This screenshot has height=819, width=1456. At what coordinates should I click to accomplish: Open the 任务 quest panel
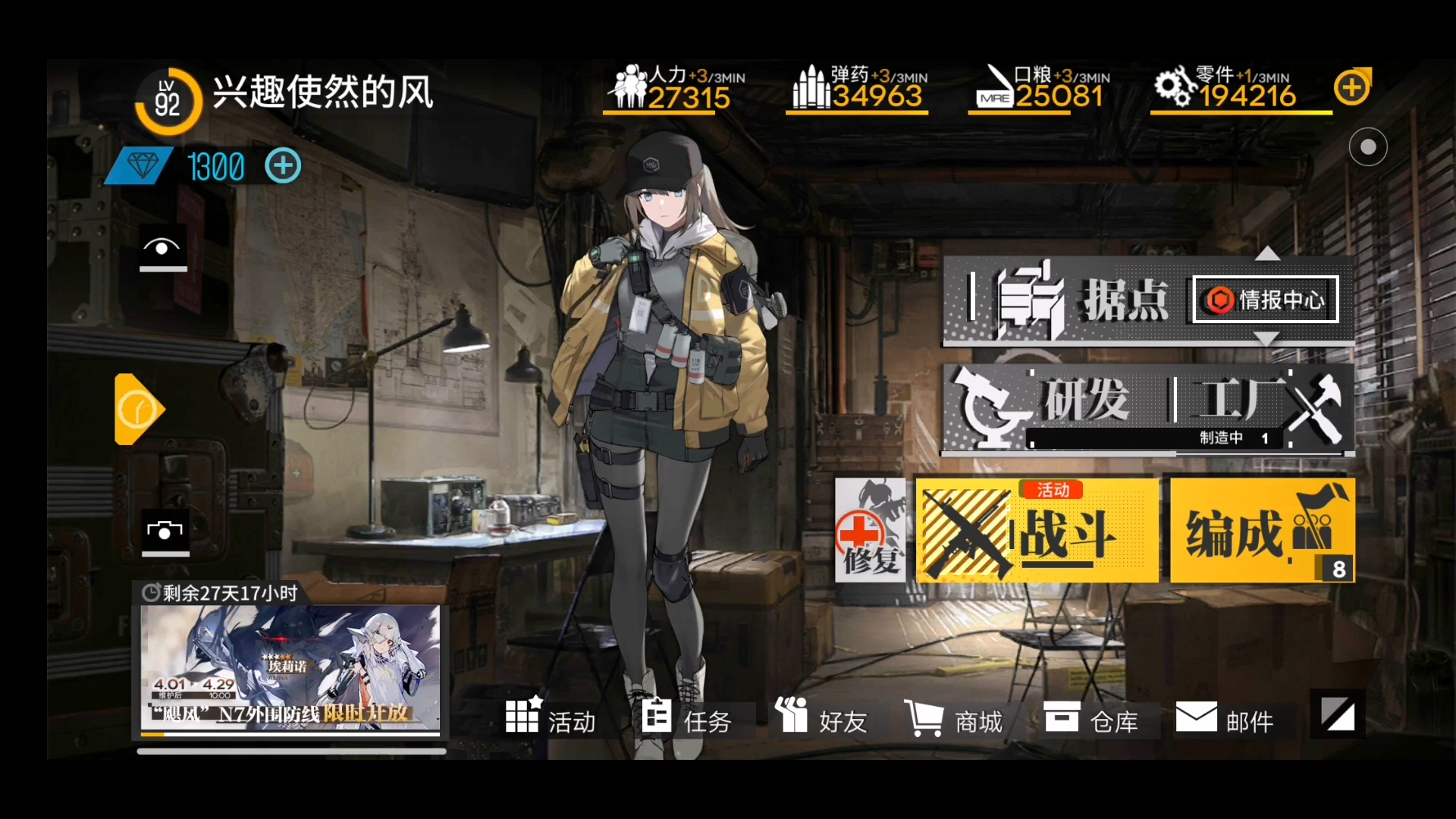[x=689, y=719]
